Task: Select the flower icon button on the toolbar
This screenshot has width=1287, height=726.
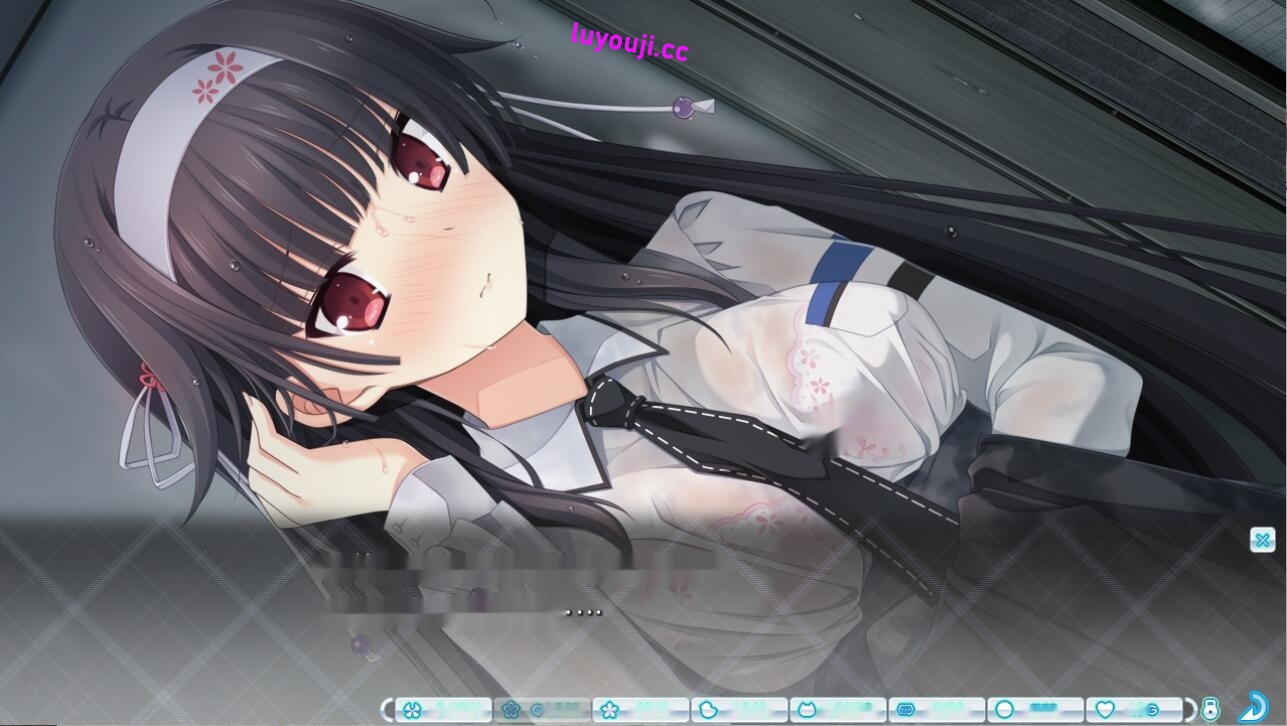Action: [511, 710]
